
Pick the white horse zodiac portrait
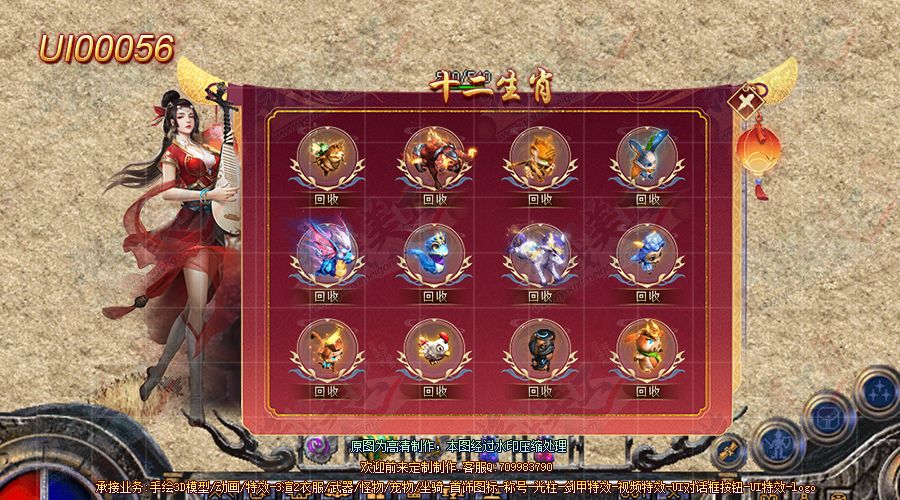click(x=540, y=252)
